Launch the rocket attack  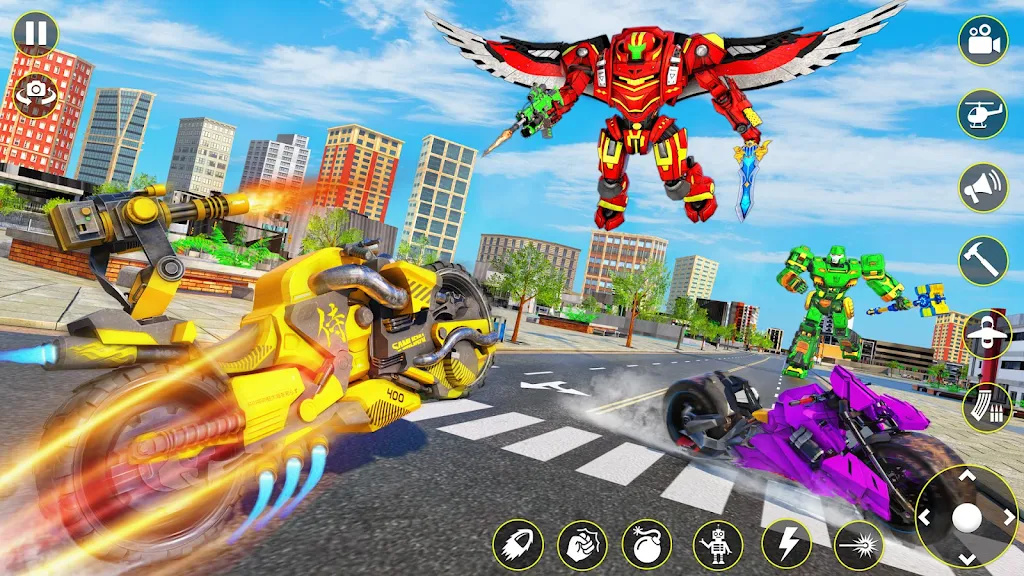(x=518, y=545)
